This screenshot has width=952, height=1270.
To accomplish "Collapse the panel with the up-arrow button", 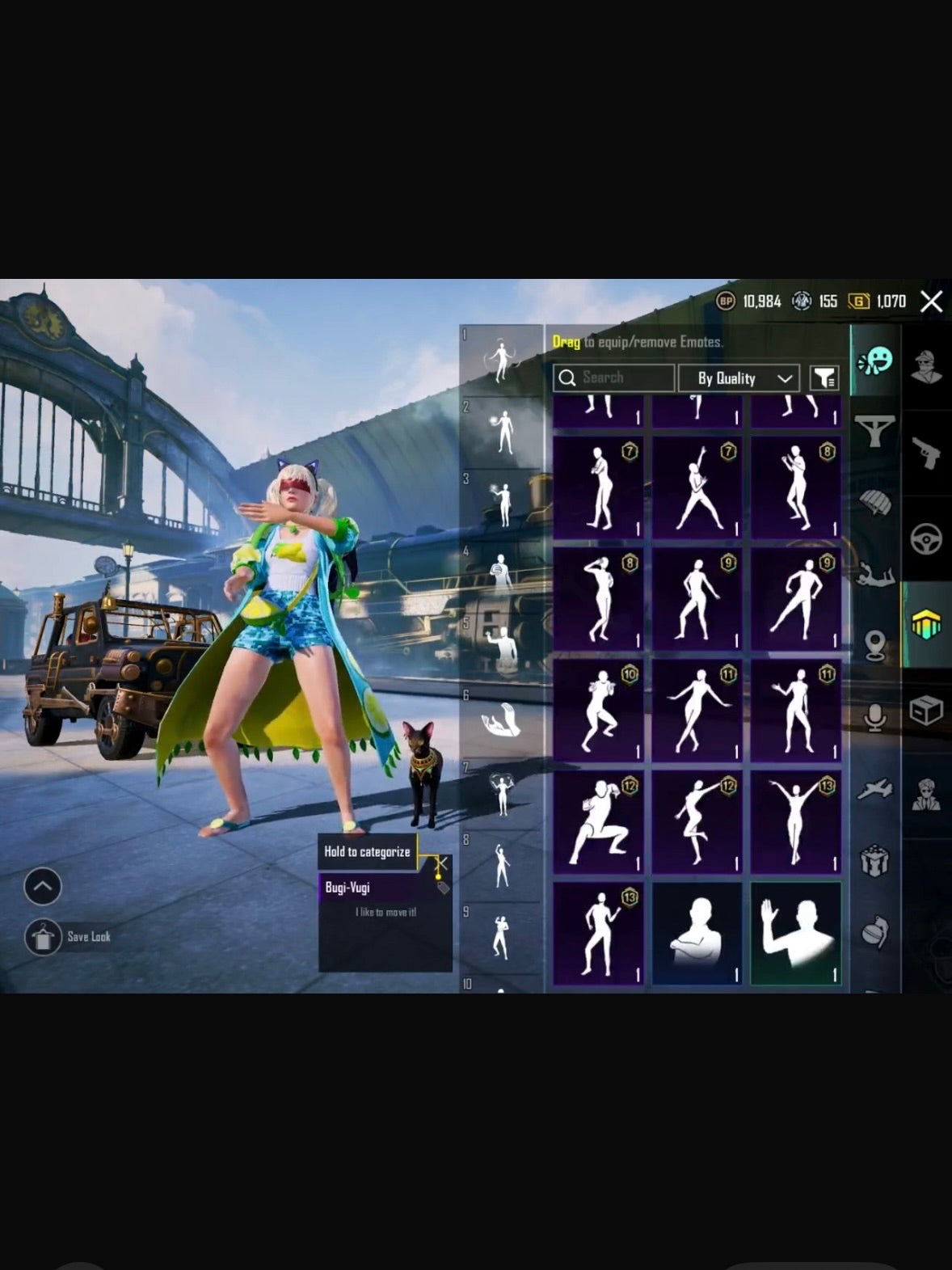I will (43, 887).
